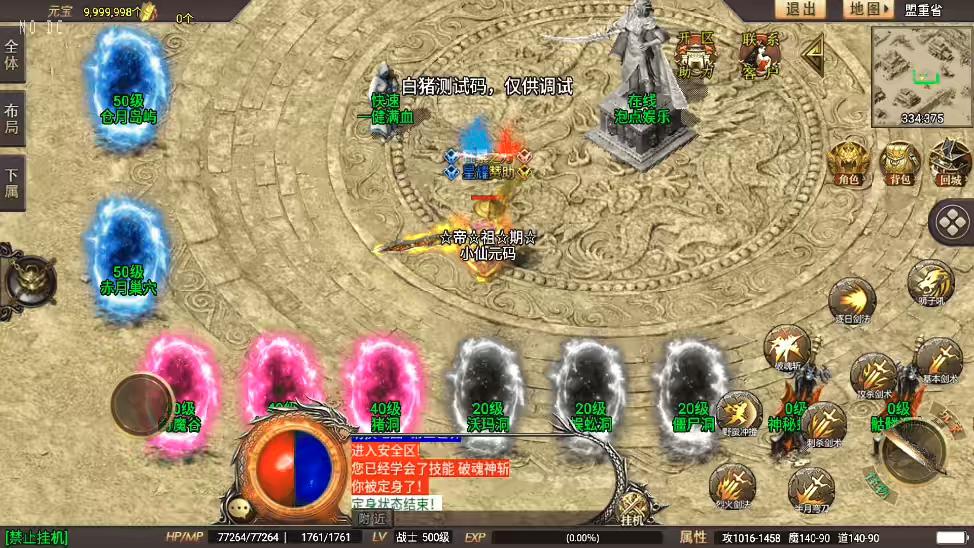Contact support via 联系客户 icon

coord(761,54)
